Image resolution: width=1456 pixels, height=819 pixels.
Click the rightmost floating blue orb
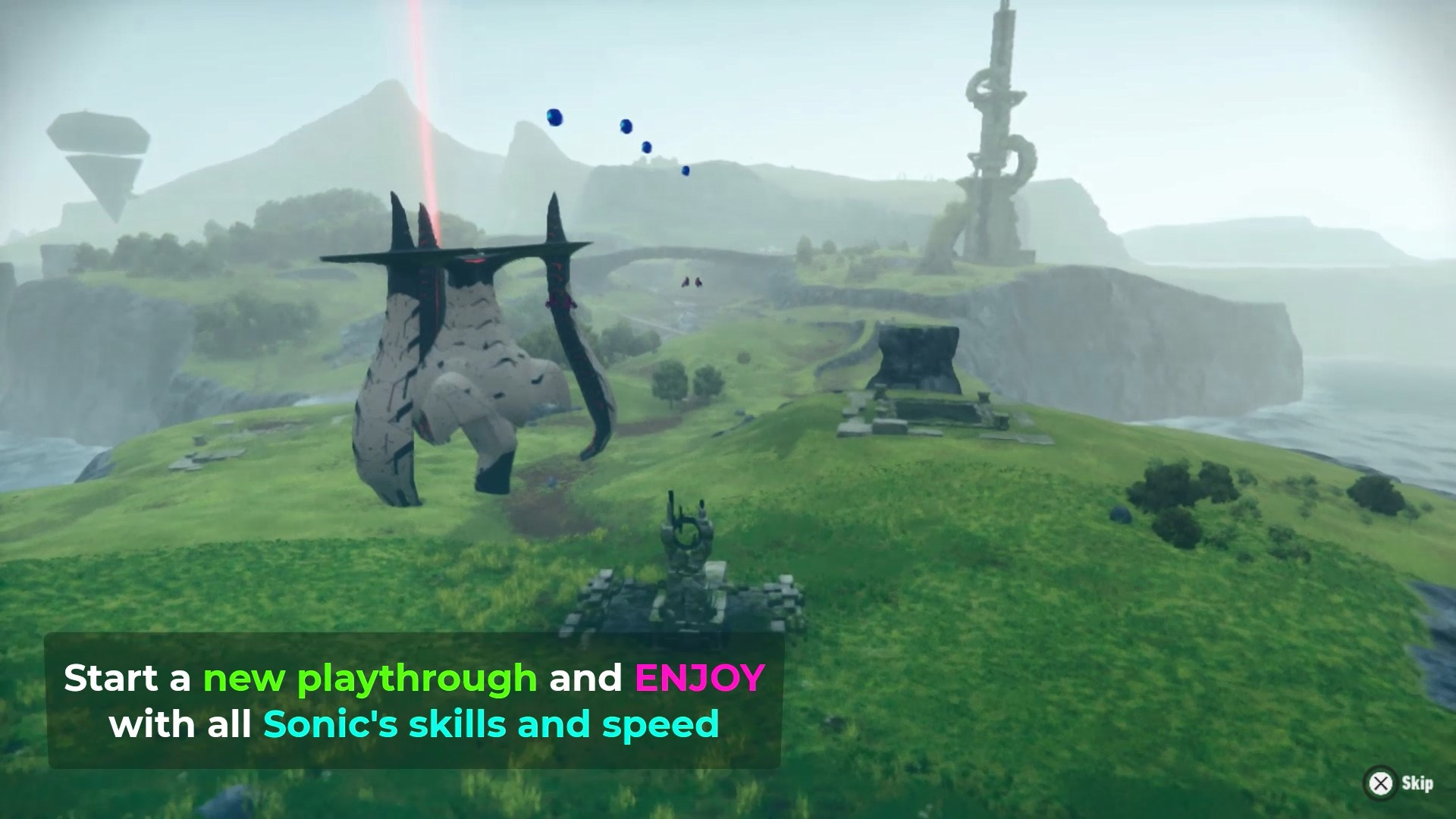click(x=686, y=170)
